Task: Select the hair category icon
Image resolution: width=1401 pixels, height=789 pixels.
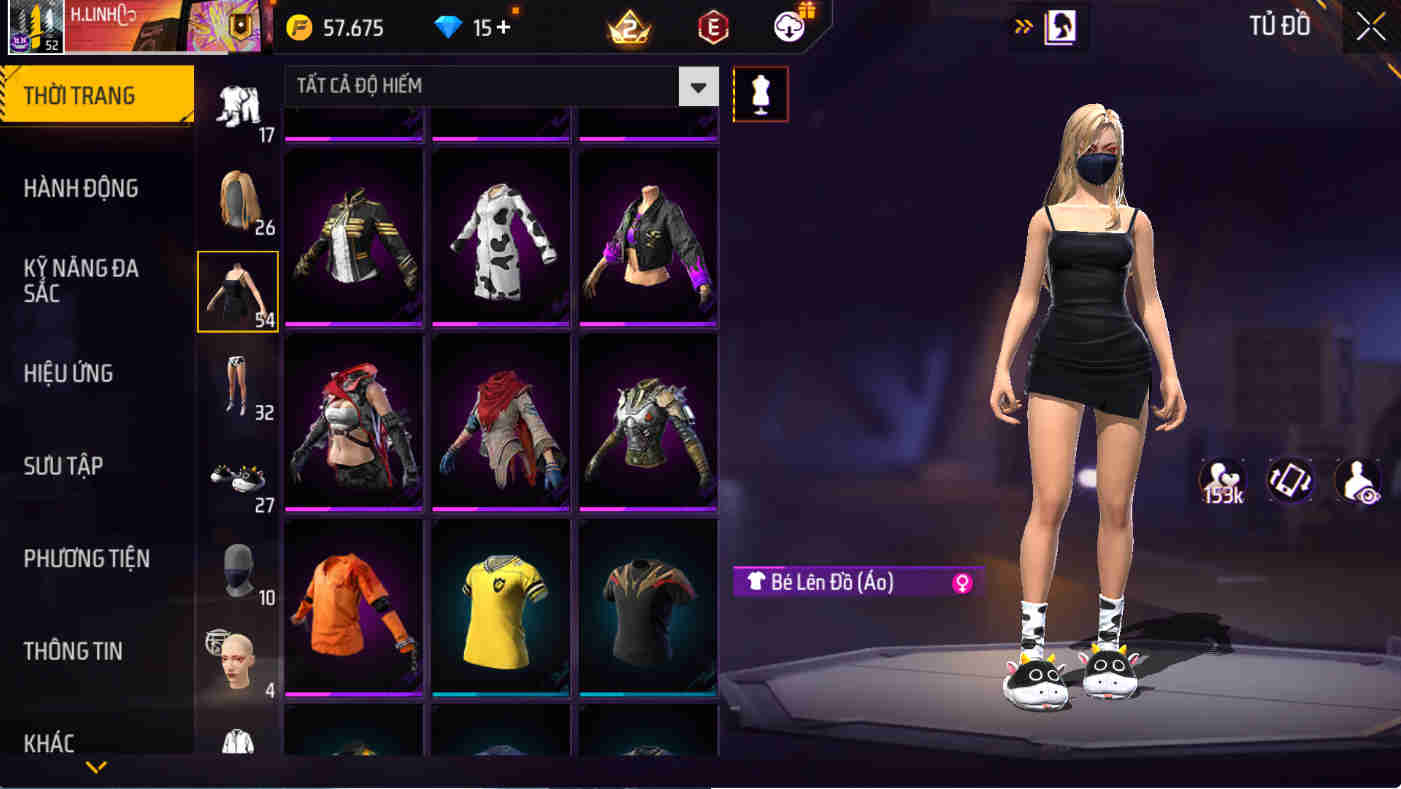Action: point(238,198)
